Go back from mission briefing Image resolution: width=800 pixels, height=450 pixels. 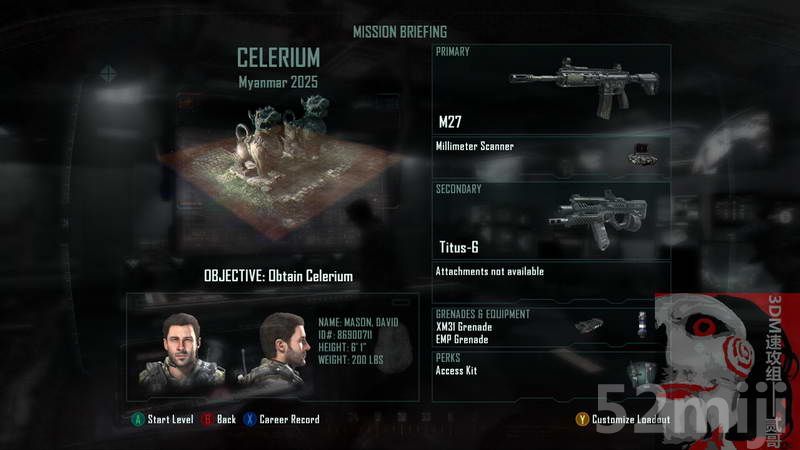(x=220, y=419)
